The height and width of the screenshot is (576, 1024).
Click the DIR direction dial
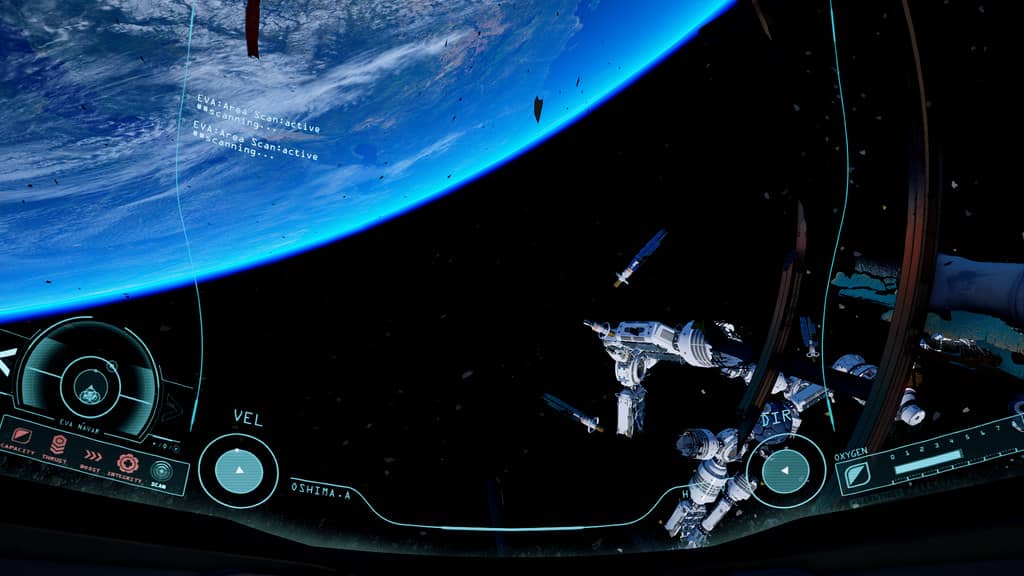pos(786,469)
